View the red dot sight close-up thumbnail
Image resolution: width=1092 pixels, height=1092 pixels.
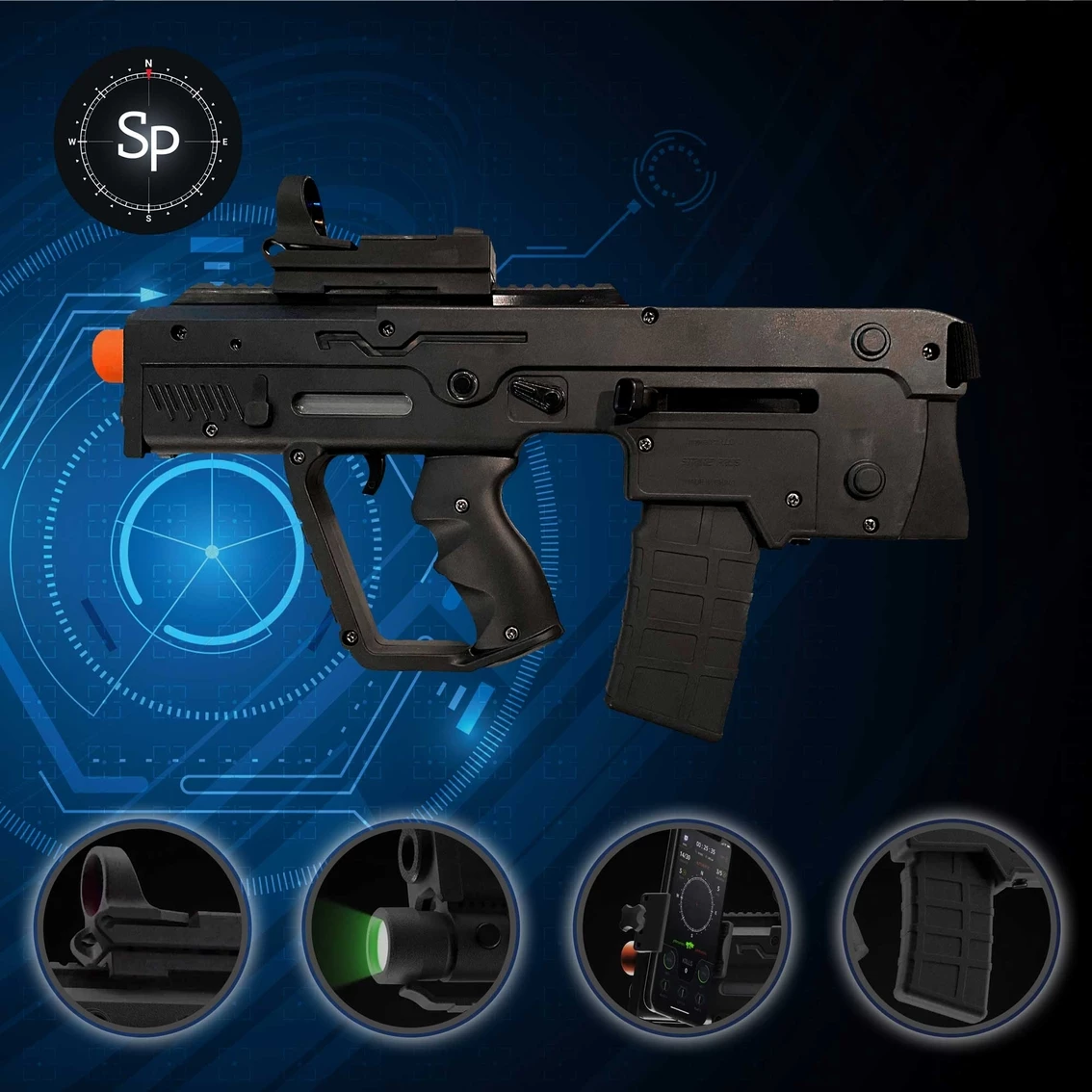[143, 928]
